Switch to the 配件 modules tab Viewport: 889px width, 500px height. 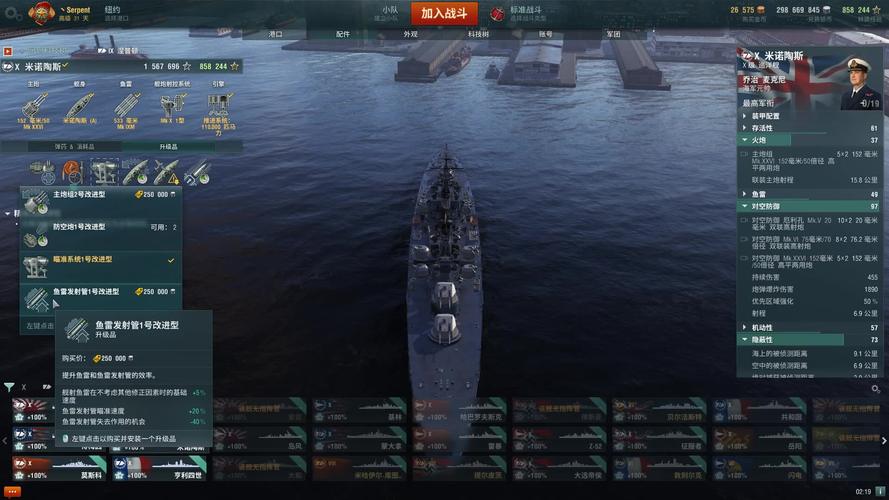[343, 34]
